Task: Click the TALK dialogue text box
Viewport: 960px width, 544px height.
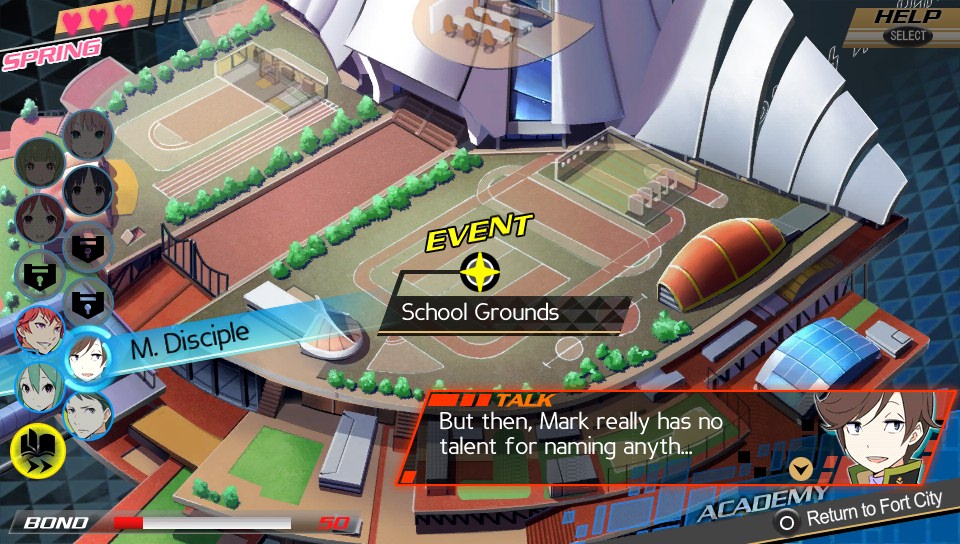Action: pyautogui.click(x=600, y=436)
